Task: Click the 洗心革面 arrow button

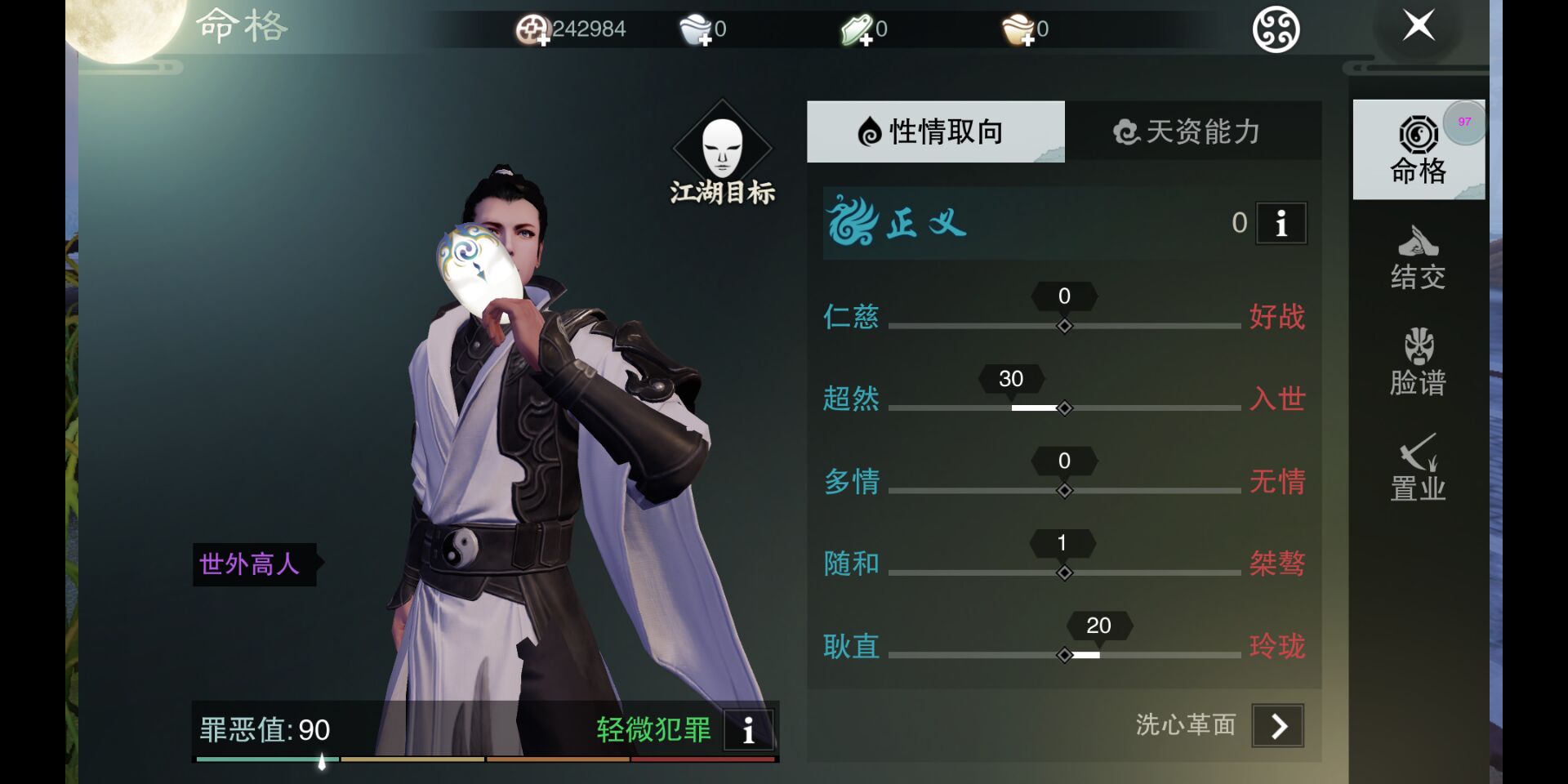Action: coord(1278,725)
